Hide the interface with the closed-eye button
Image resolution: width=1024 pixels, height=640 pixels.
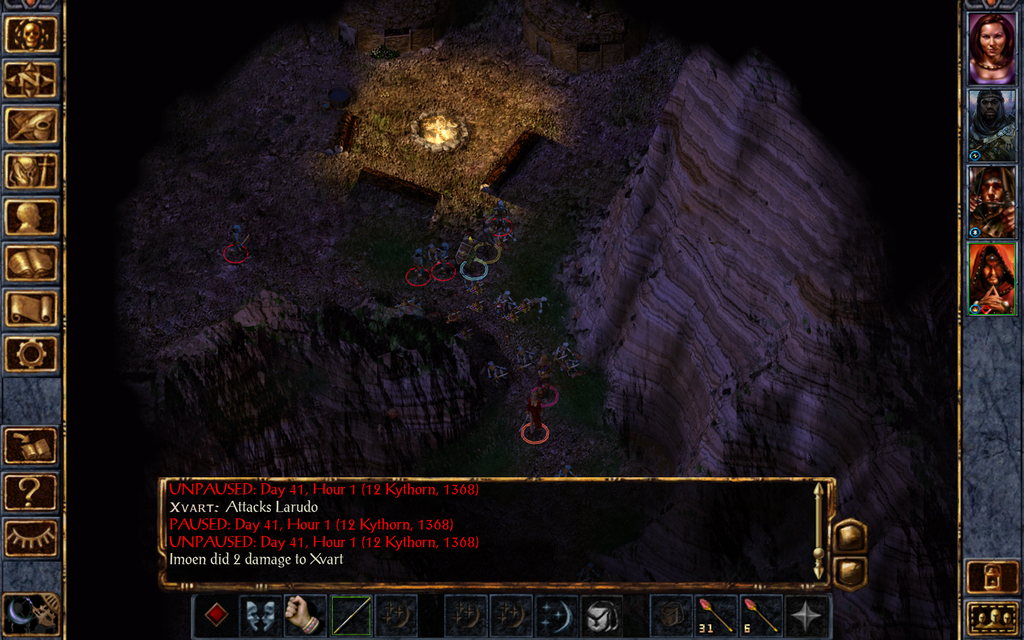click(x=30, y=538)
